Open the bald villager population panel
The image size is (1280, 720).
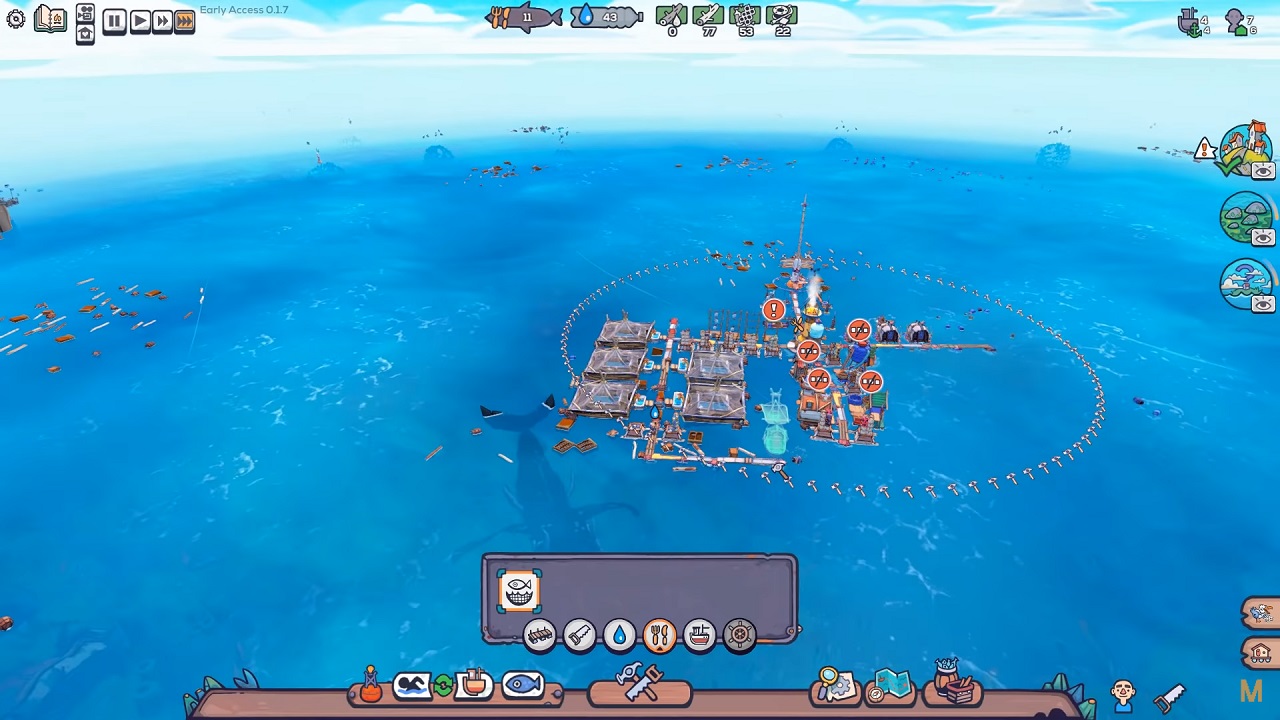tap(1122, 692)
